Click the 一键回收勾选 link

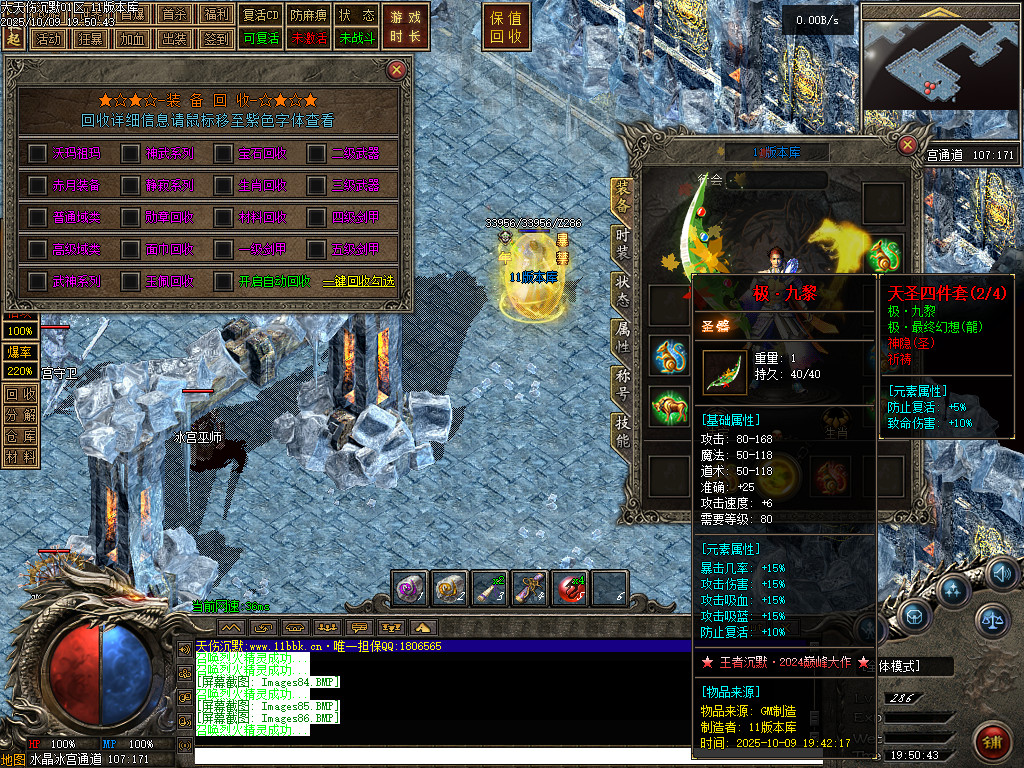pyautogui.click(x=358, y=282)
